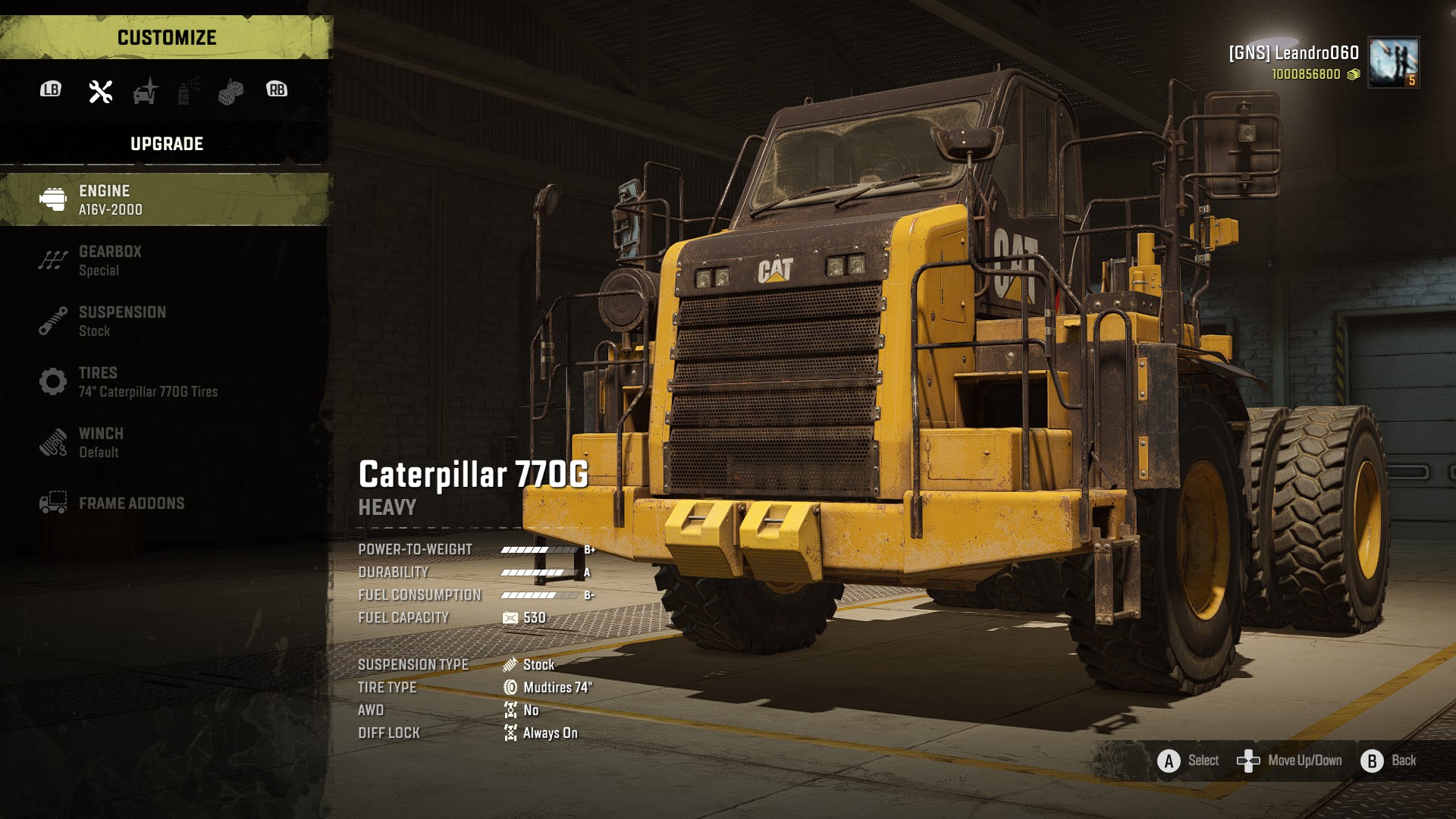Switch to the wrench Upgrade tab
Image resolution: width=1456 pixels, height=819 pixels.
[x=101, y=91]
